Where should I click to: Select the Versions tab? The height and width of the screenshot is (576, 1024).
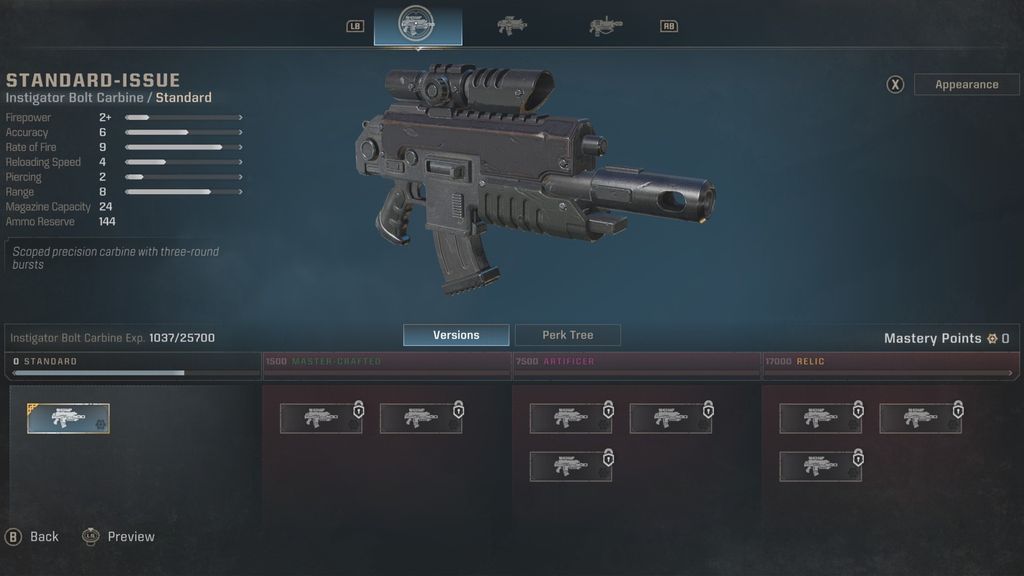456,336
